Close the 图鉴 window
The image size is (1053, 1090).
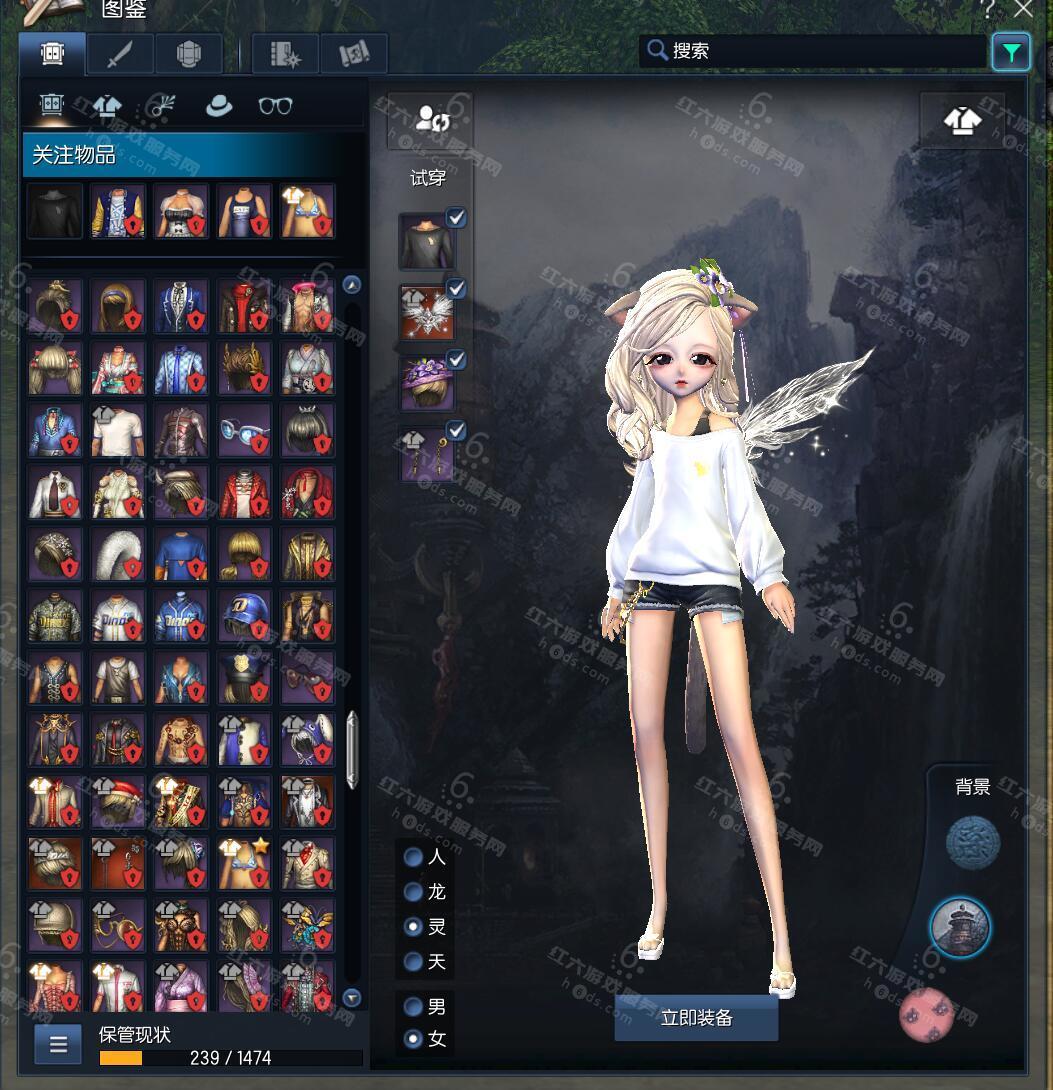tap(1023, 10)
